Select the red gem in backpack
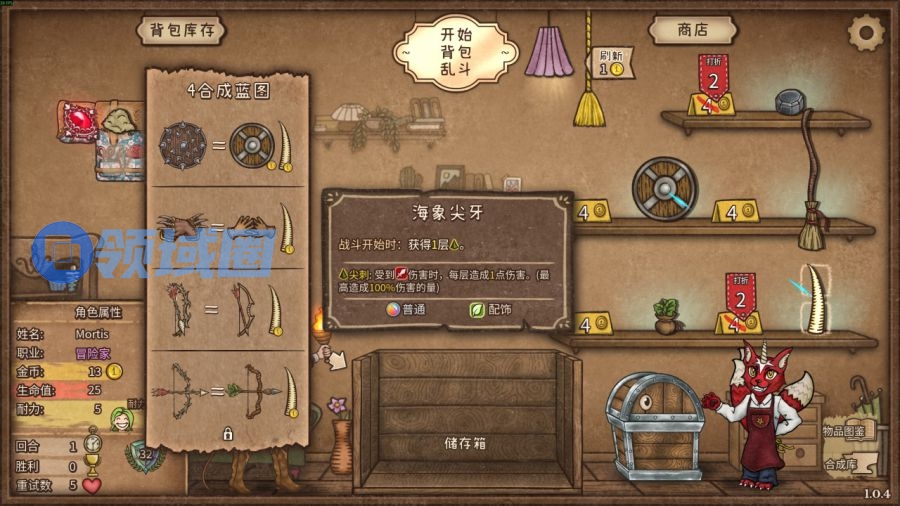This screenshot has height=506, width=900. click(x=76, y=121)
